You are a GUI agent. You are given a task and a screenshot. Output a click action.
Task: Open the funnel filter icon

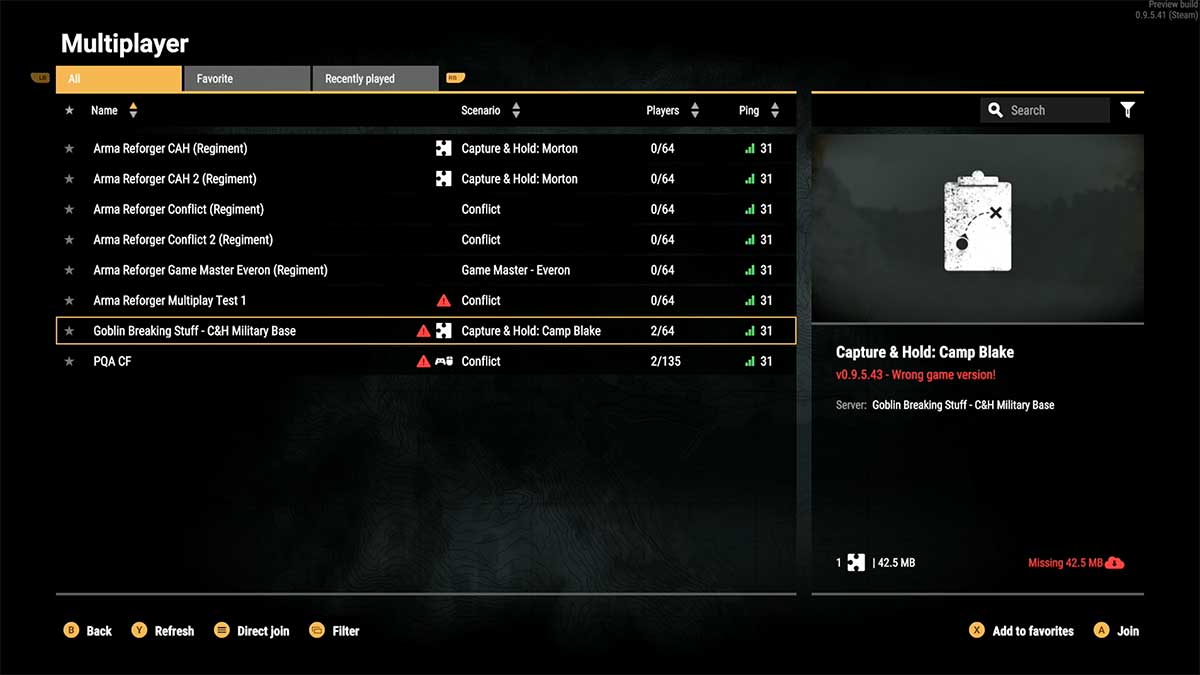1128,110
